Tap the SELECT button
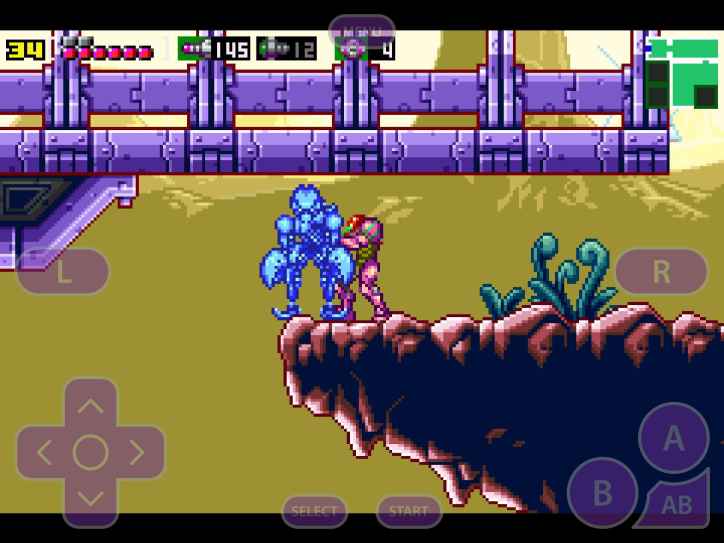 tap(314, 510)
